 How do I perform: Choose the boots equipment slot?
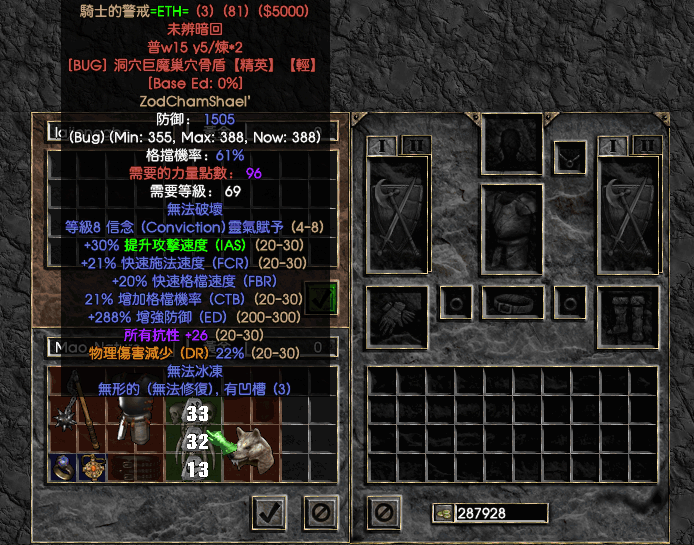pyautogui.click(x=626, y=313)
